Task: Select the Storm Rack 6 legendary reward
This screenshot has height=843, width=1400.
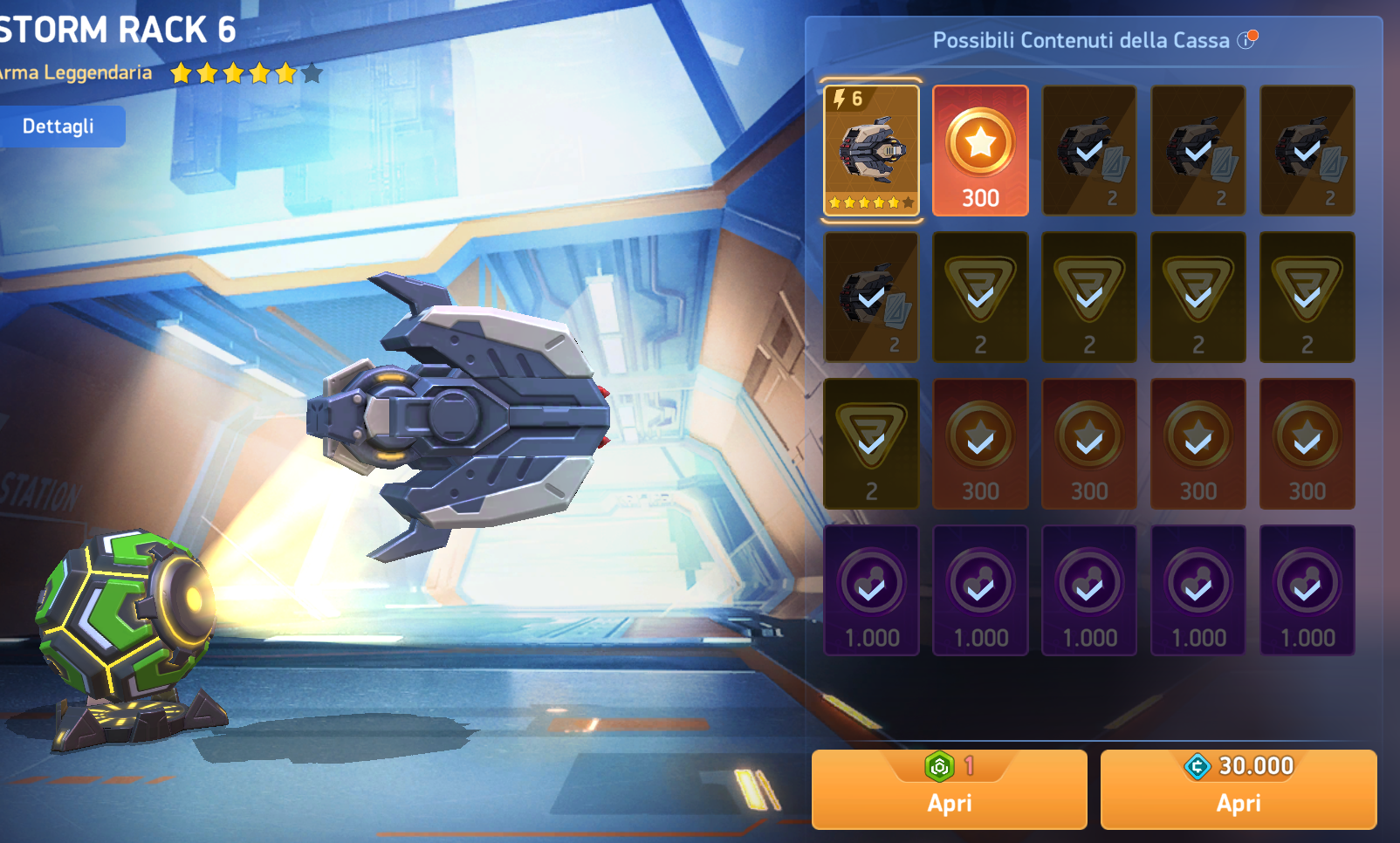Action: click(x=871, y=150)
